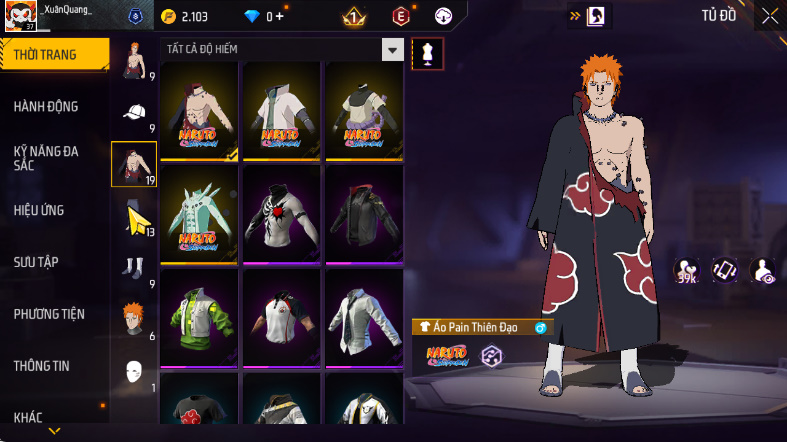Screen dimensions: 787x442
Task: Show the Thông Tin section
Action: click(x=42, y=366)
